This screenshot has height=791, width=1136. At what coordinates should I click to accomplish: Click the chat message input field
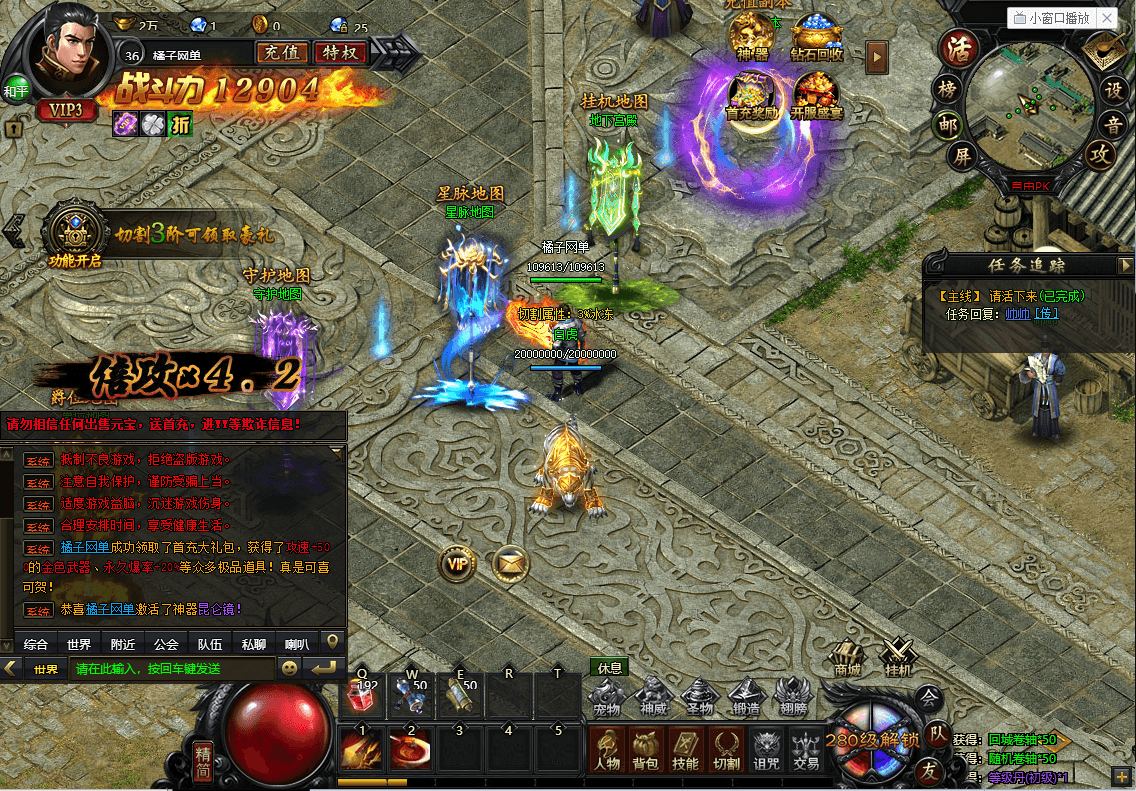(x=174, y=669)
